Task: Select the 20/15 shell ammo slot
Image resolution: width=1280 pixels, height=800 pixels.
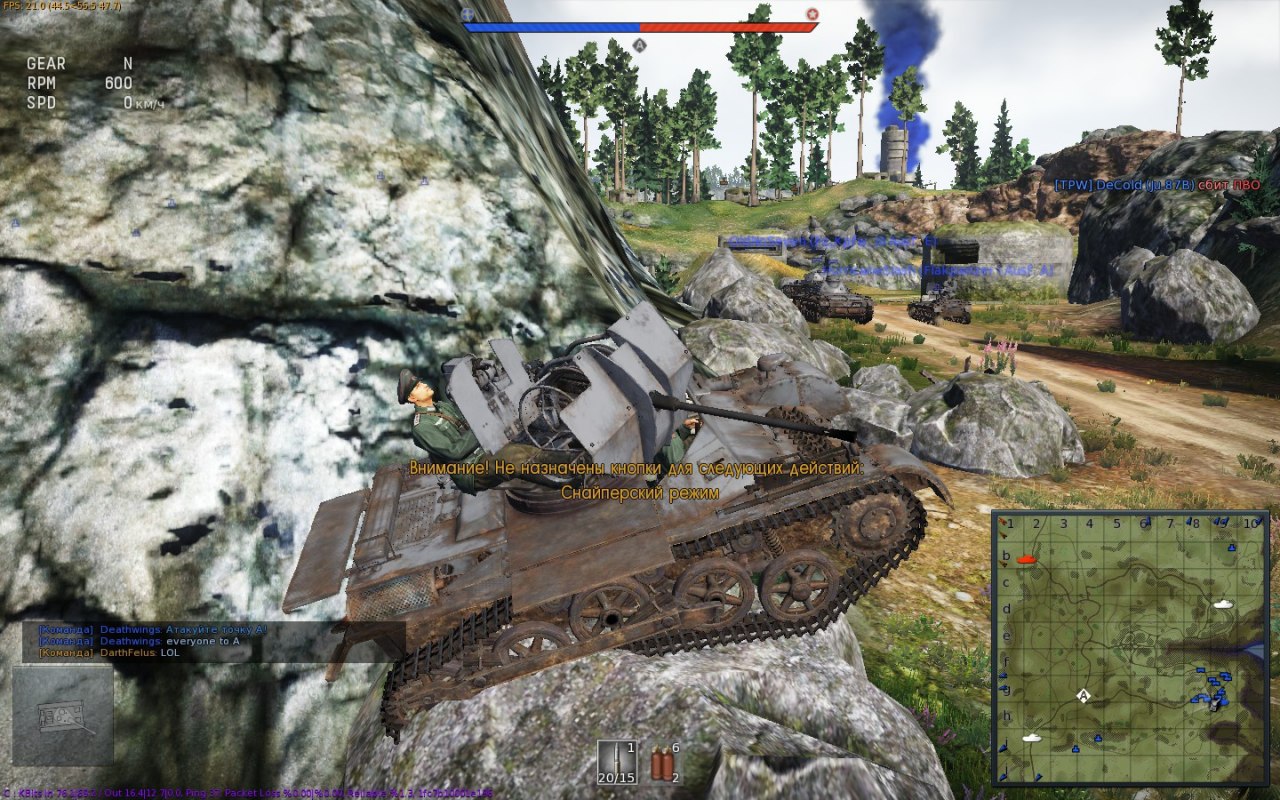Action: (x=617, y=763)
